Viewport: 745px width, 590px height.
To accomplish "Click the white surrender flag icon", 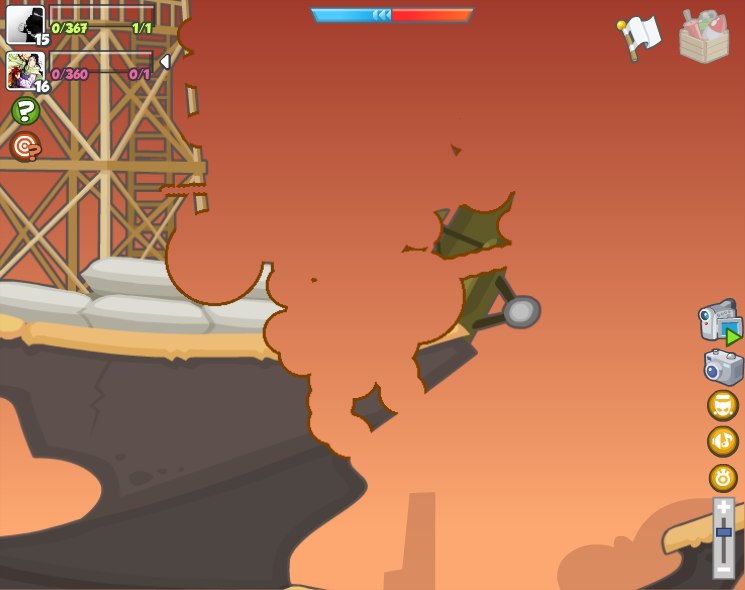I will (x=640, y=37).
